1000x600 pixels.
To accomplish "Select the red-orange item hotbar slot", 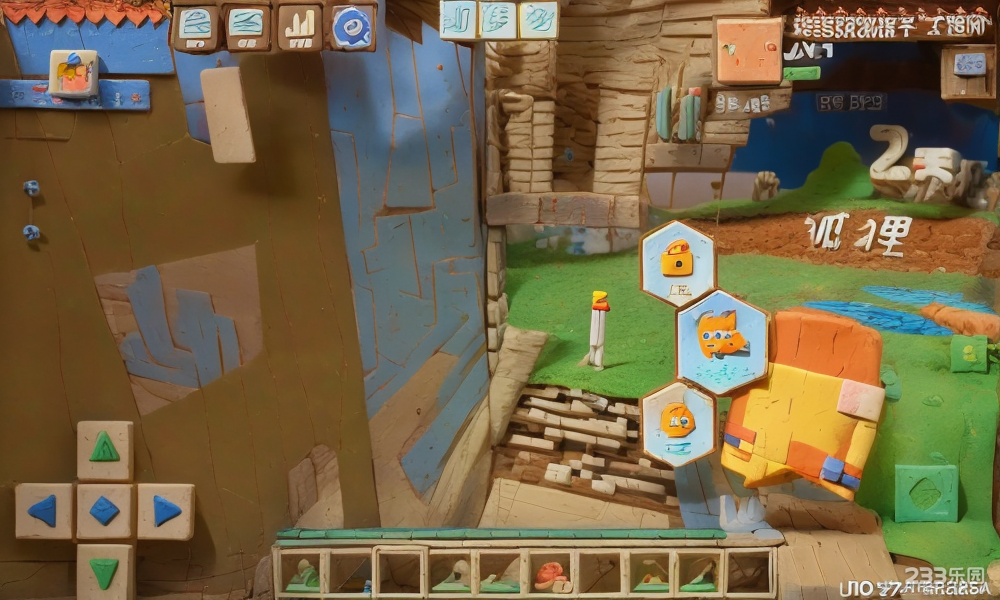I will [549, 574].
